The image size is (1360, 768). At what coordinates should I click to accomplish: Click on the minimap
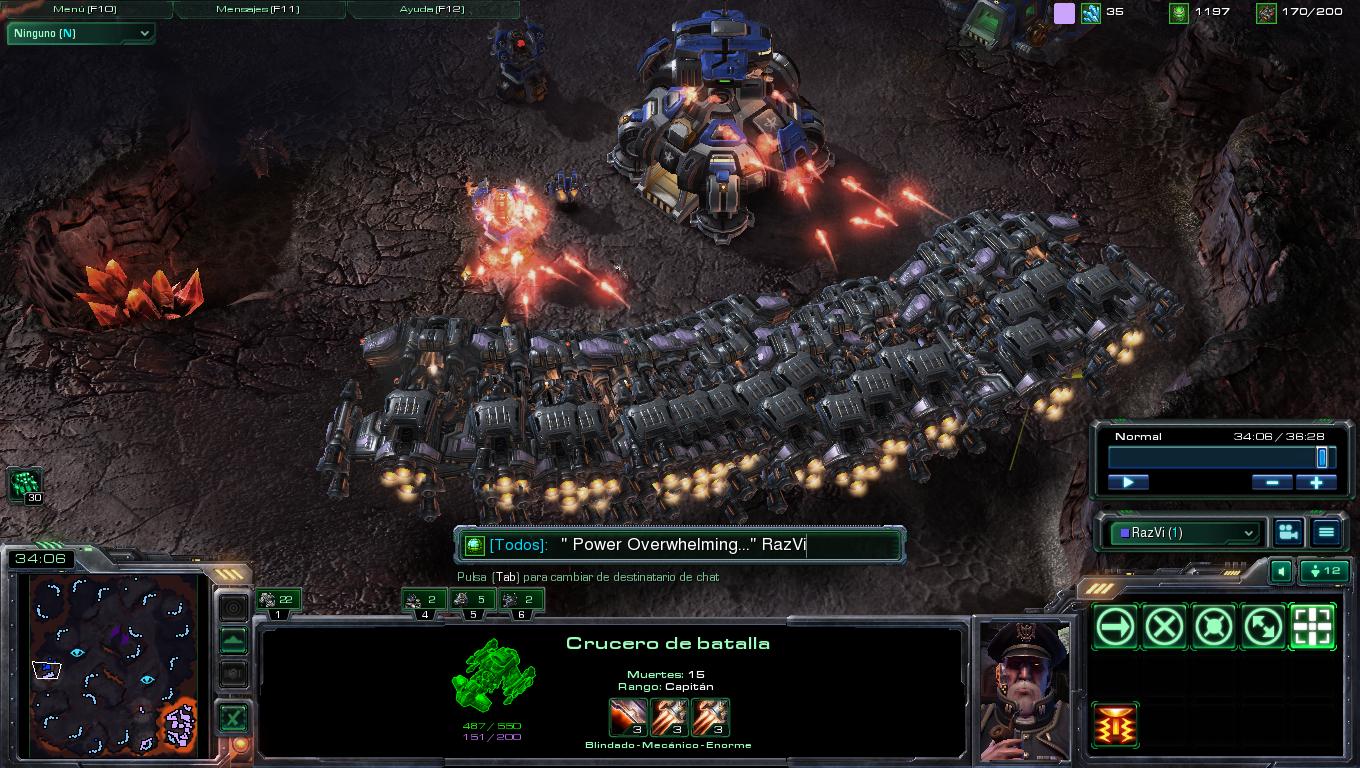pyautogui.click(x=114, y=662)
